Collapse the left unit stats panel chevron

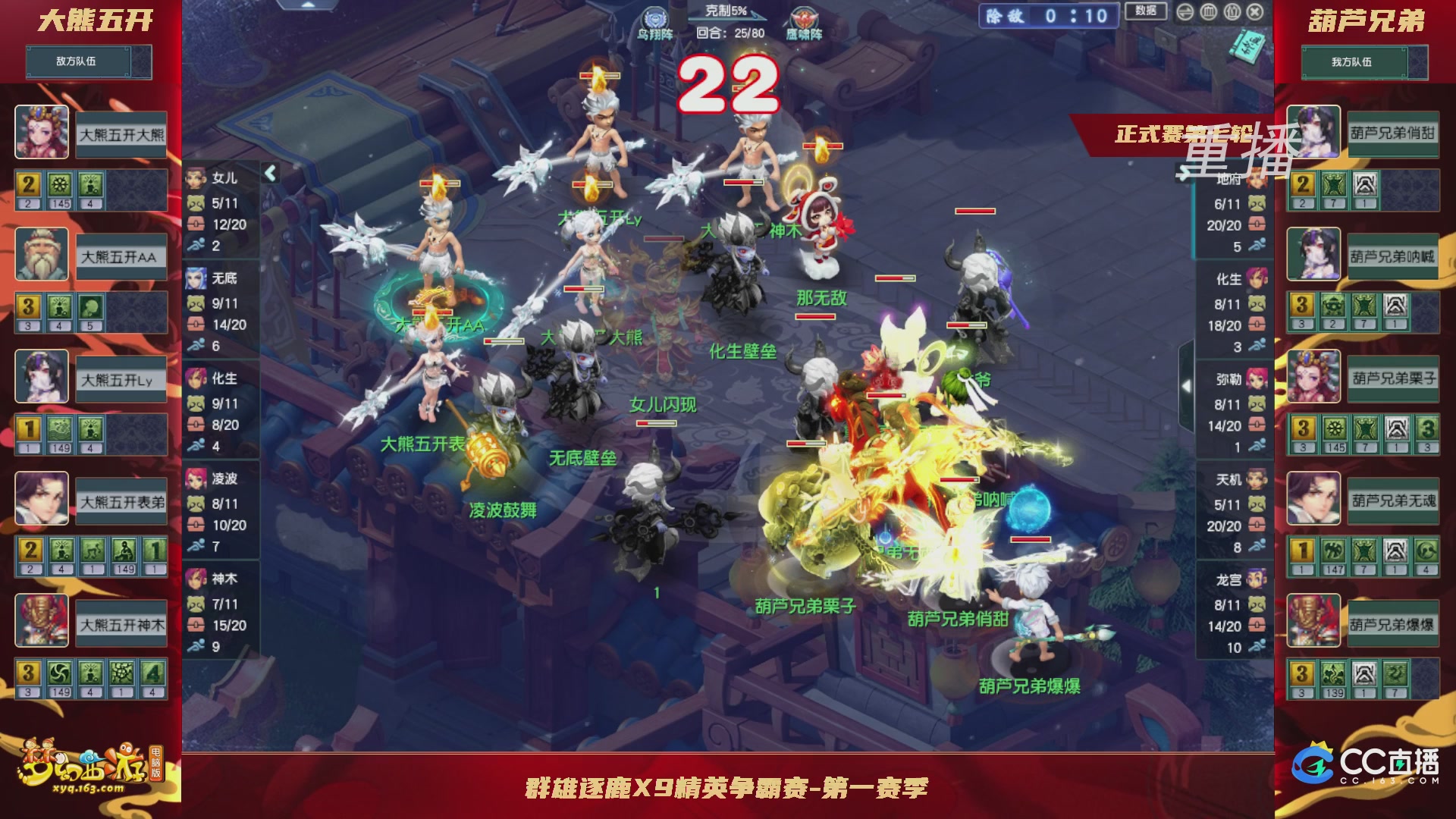pyautogui.click(x=269, y=173)
